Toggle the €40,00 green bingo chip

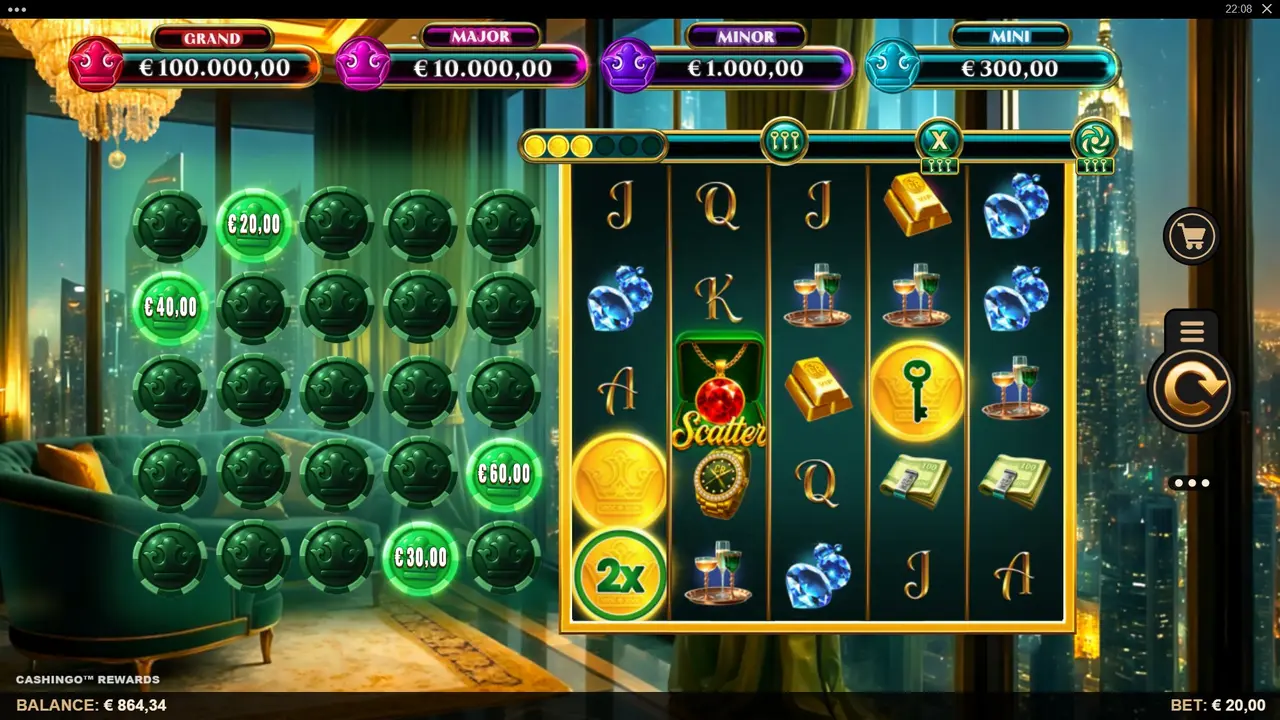(170, 307)
